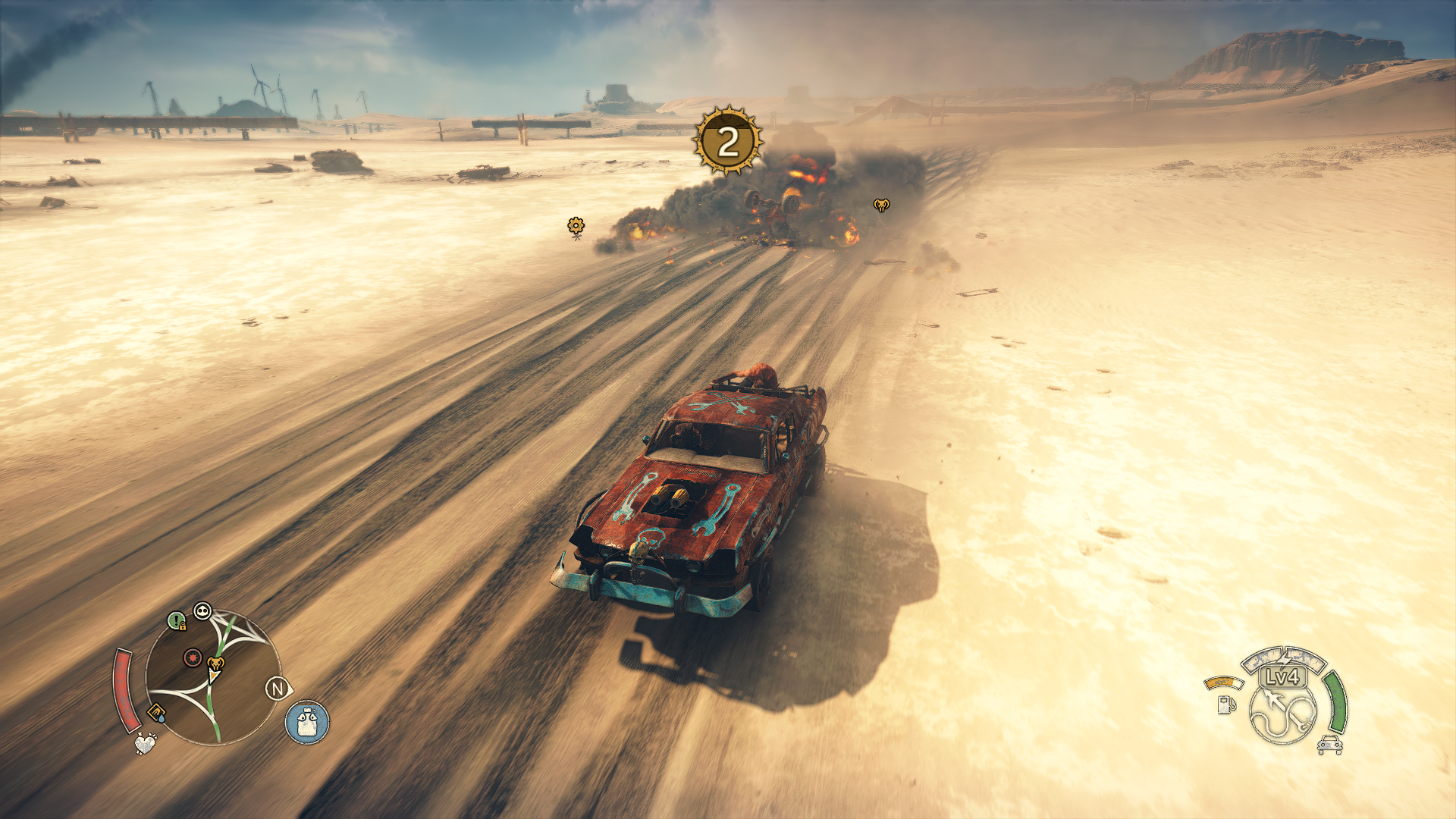The height and width of the screenshot is (819, 1456).
Task: Click the white skull-face marker on minimap
Action: point(202,611)
